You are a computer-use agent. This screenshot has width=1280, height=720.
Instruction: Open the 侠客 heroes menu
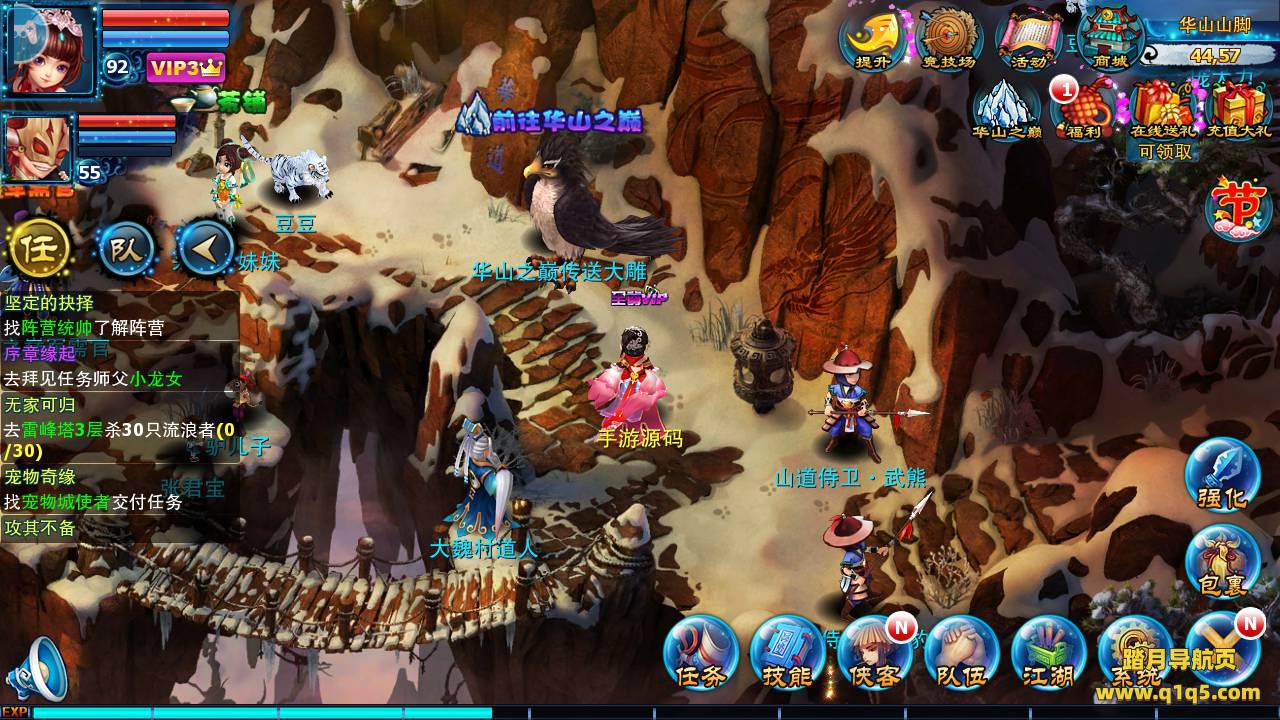pyautogui.click(x=875, y=652)
